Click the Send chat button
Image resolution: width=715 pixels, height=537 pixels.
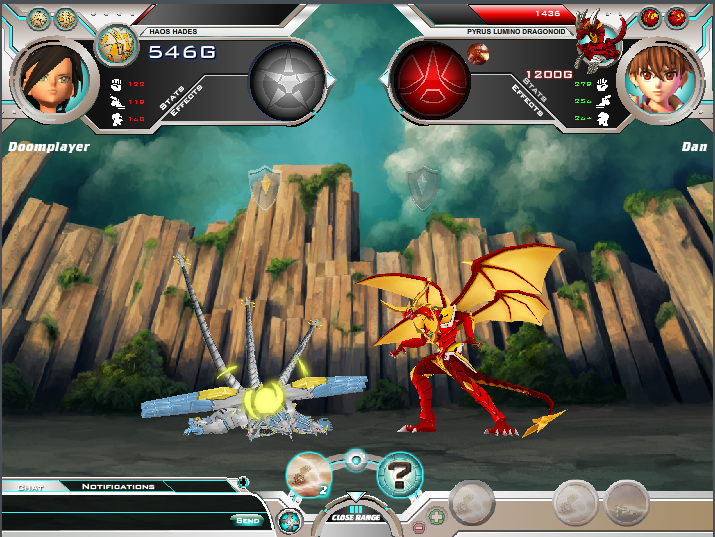point(248,520)
